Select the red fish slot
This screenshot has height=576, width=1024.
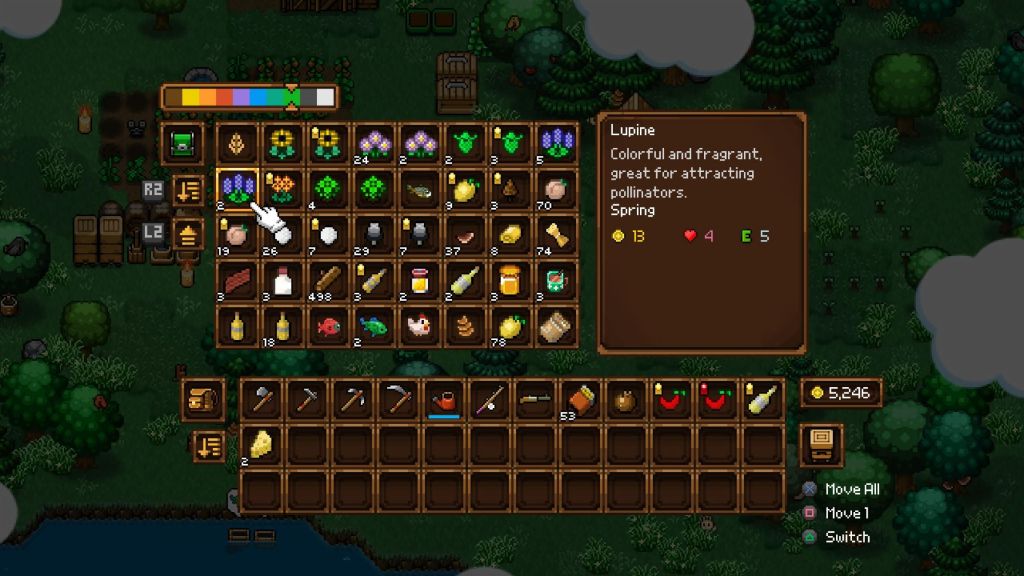pos(327,327)
